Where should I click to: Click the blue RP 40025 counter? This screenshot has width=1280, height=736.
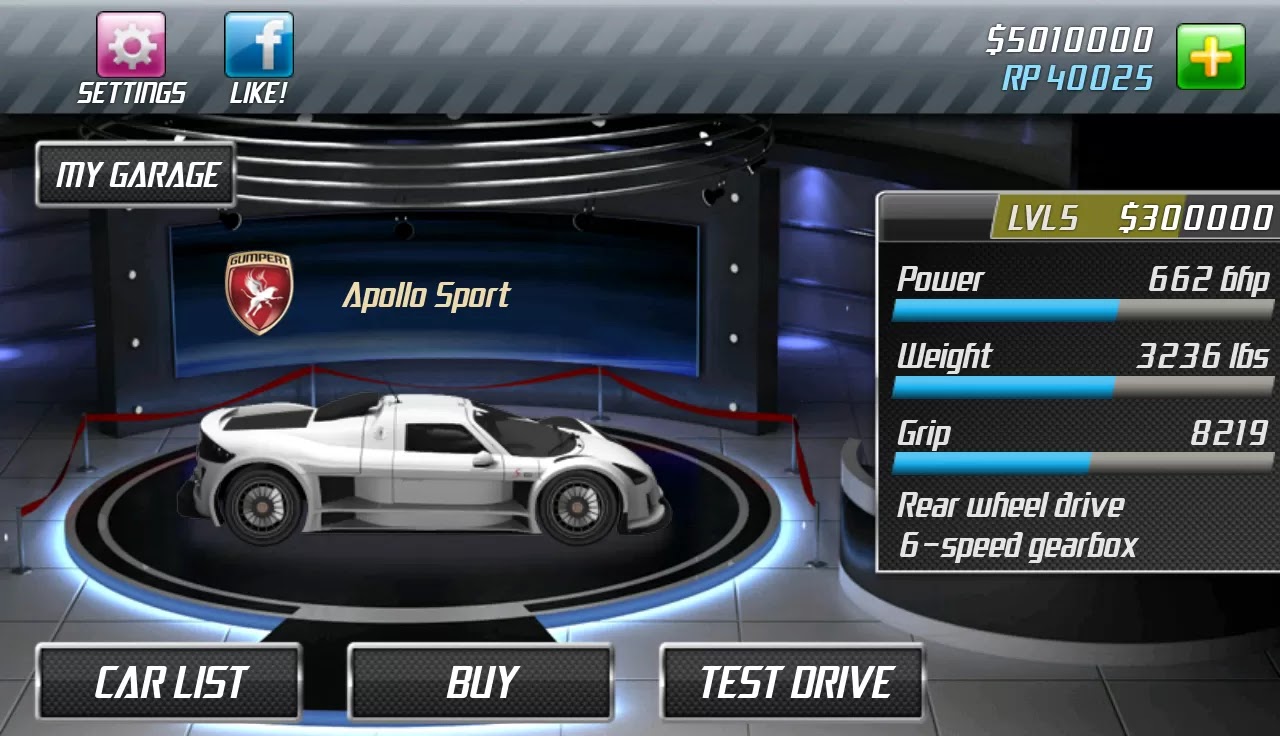point(1078,77)
